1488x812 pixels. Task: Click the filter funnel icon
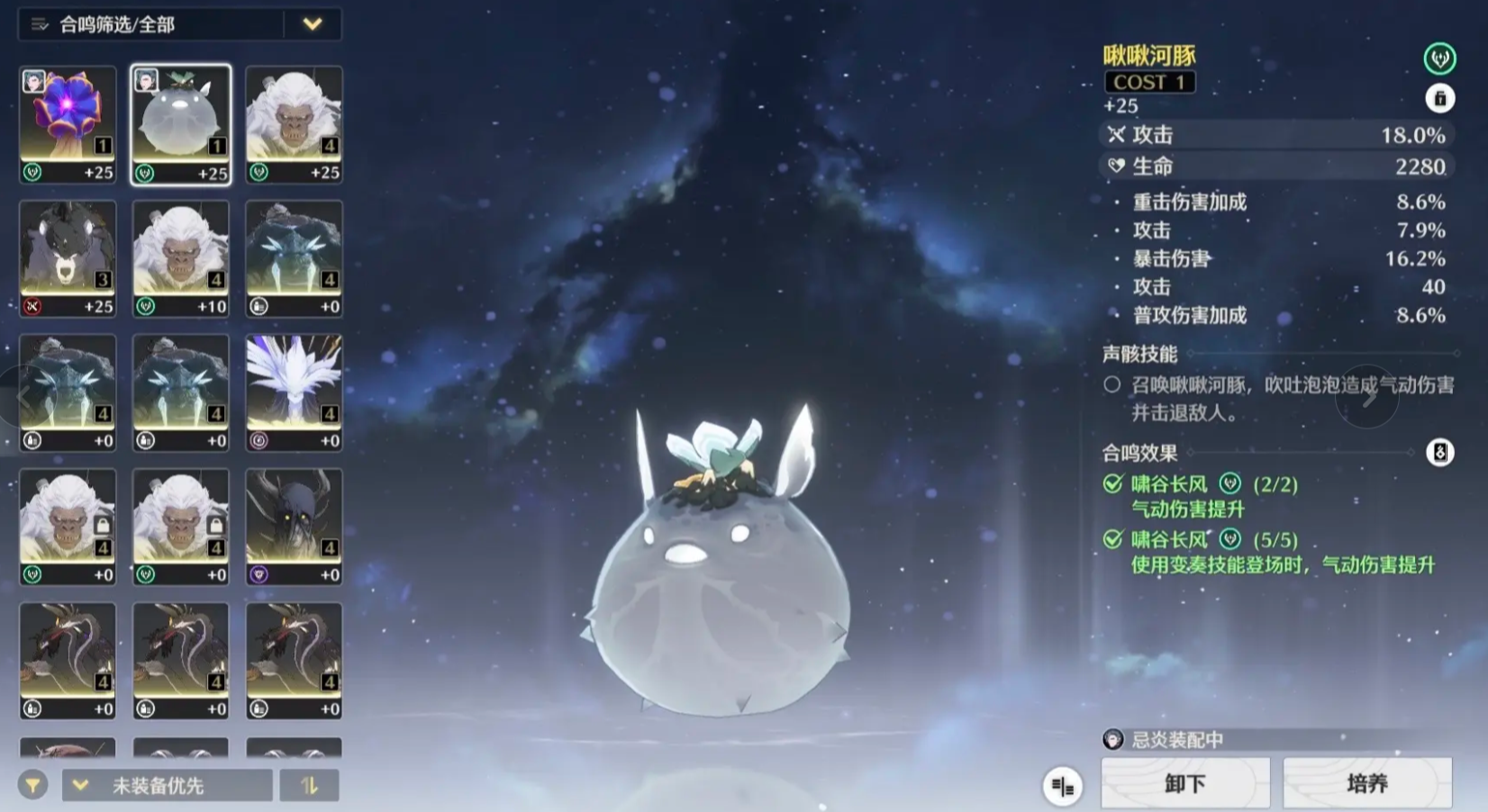click(33, 785)
